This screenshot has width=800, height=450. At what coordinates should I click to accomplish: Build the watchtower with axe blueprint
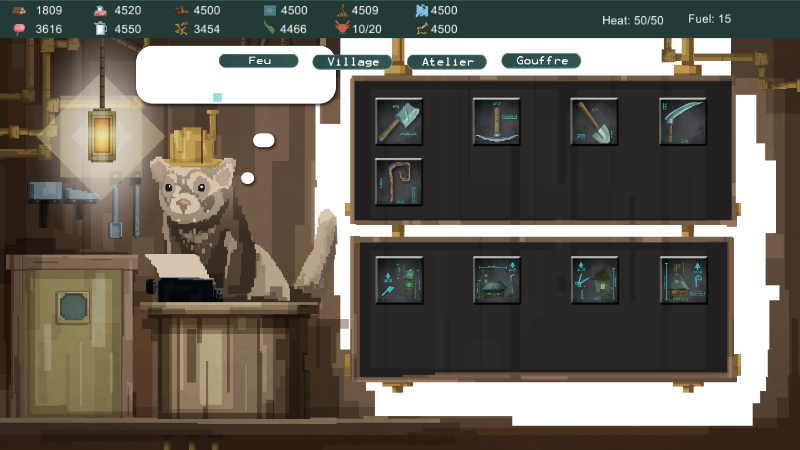[x=399, y=280]
